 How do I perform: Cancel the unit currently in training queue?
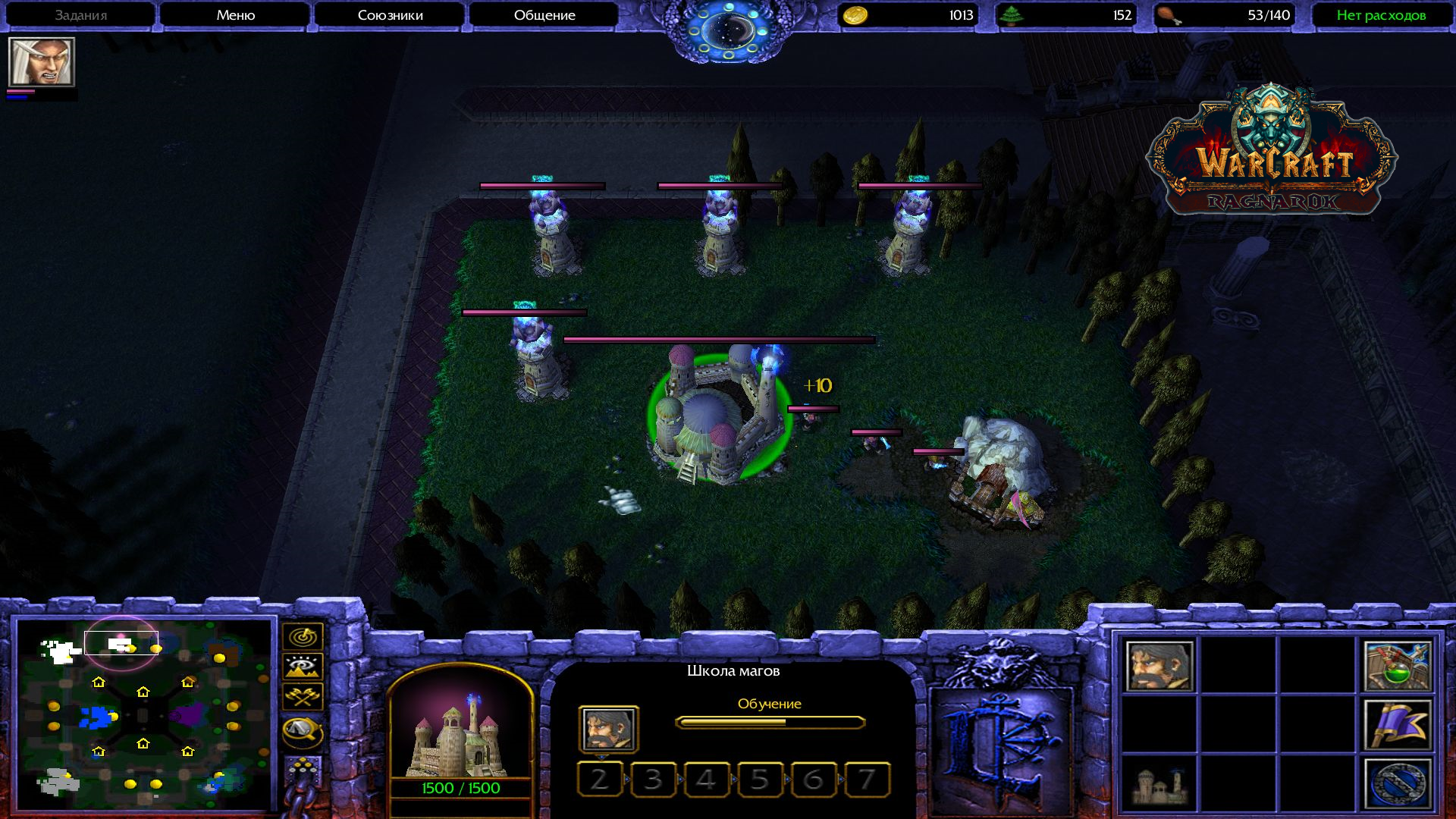tap(608, 729)
